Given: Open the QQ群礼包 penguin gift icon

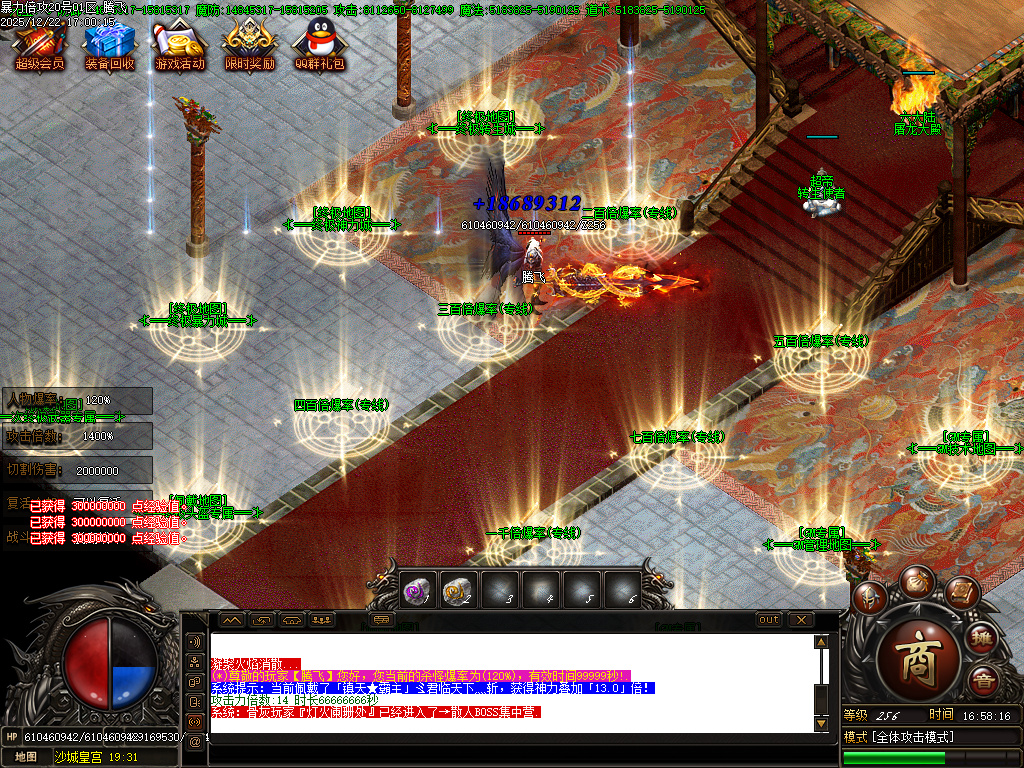Looking at the screenshot, I should pyautogui.click(x=319, y=45).
